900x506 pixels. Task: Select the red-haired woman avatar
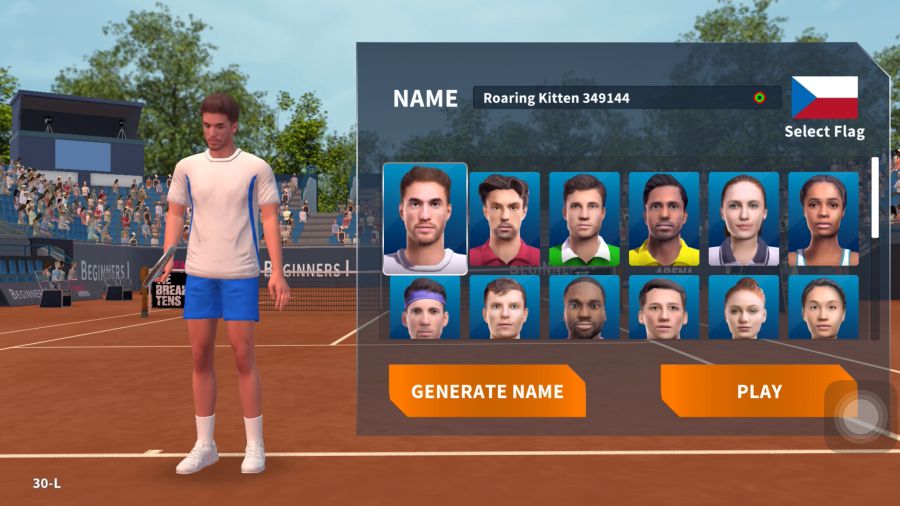click(x=744, y=307)
